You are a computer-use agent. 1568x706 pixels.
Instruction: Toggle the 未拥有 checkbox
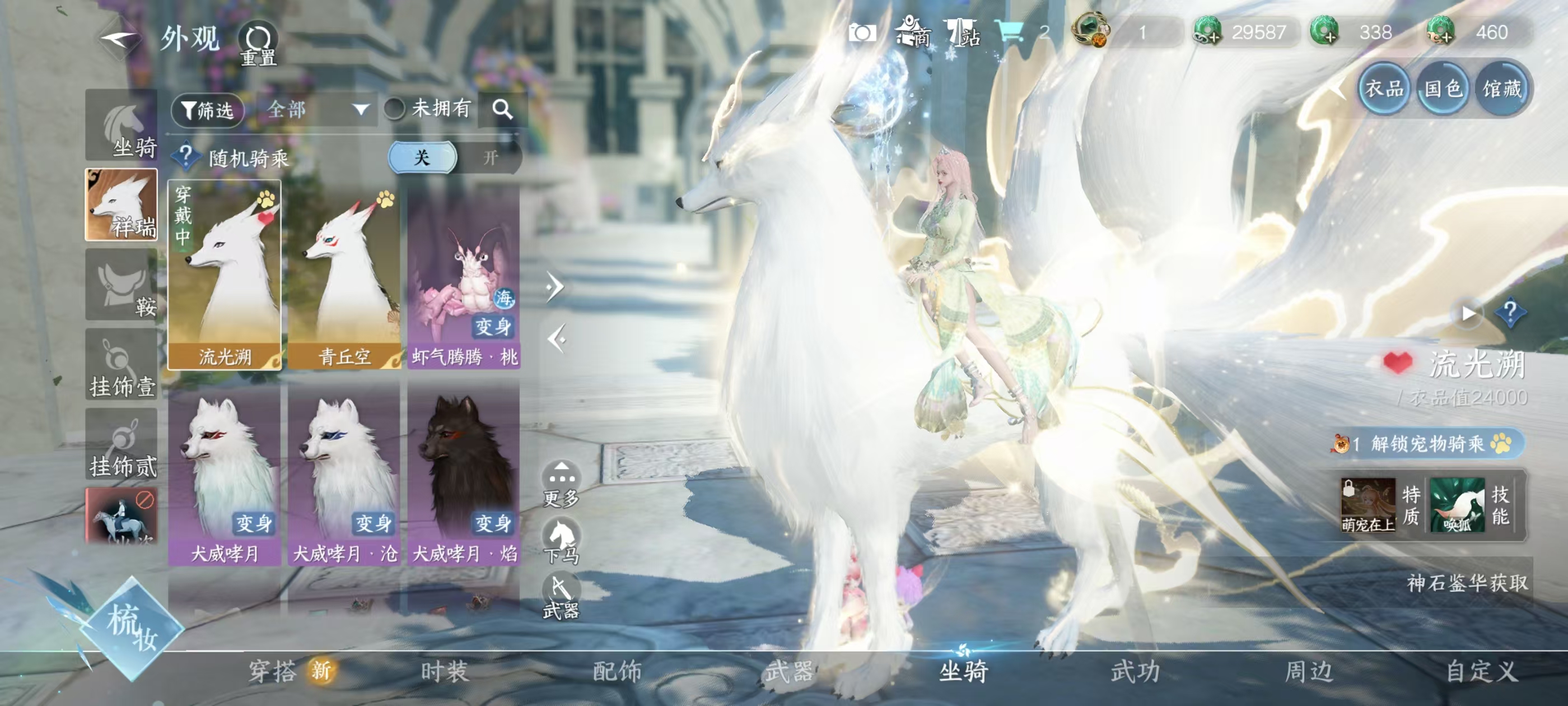(x=394, y=109)
